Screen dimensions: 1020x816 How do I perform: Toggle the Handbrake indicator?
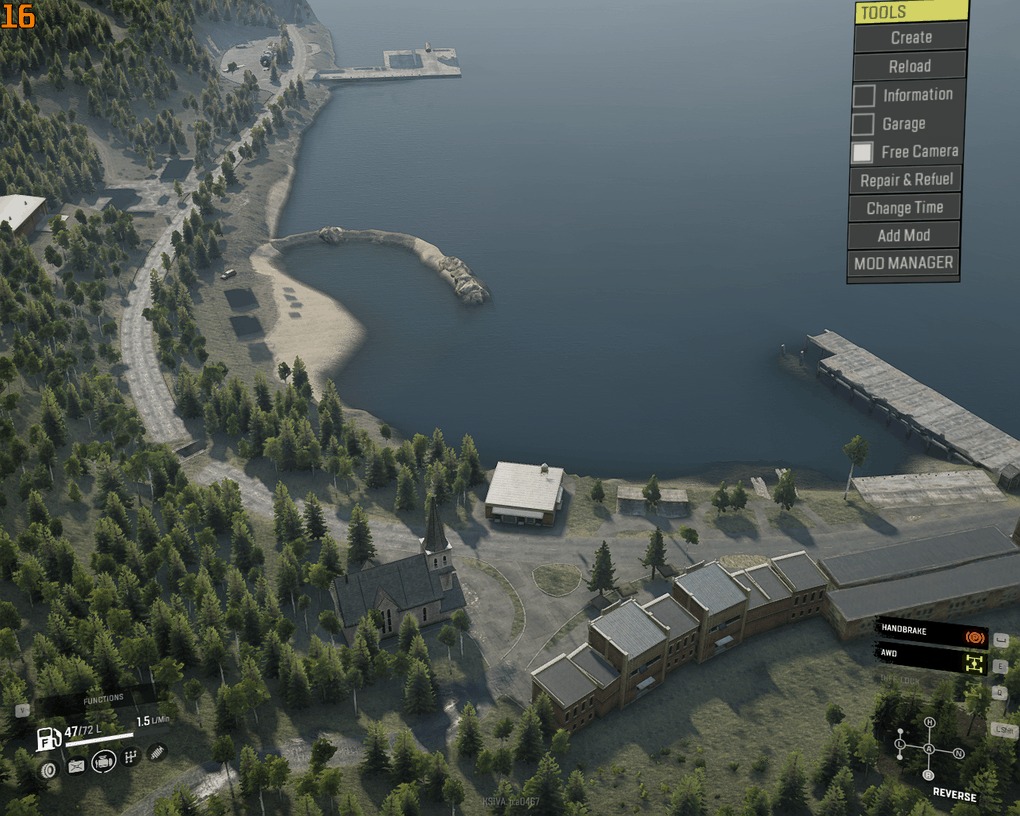click(930, 634)
